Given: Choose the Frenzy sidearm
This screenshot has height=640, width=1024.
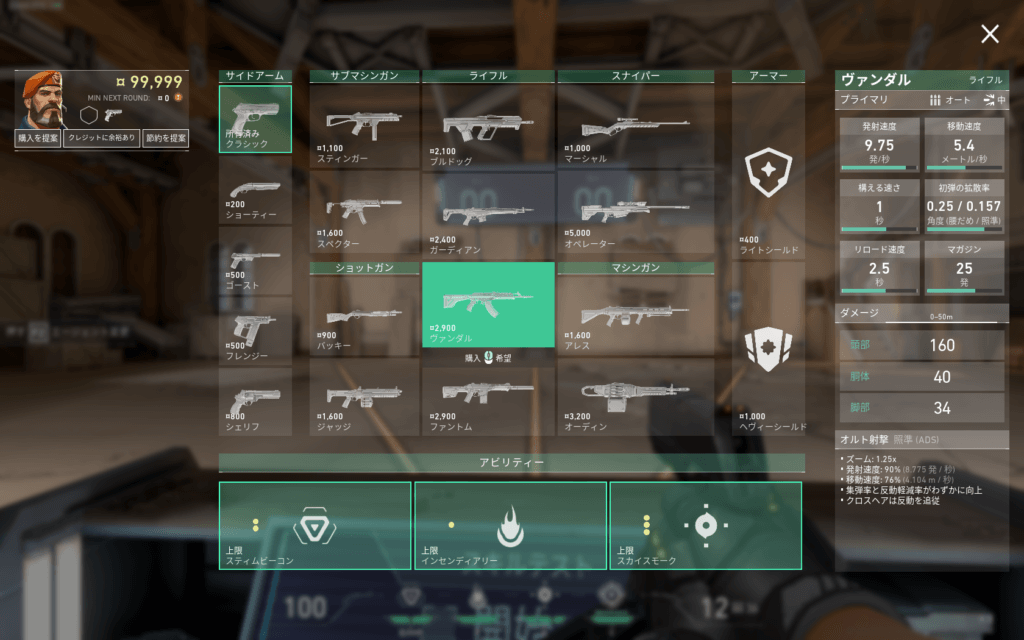Looking at the screenshot, I should click(x=255, y=330).
